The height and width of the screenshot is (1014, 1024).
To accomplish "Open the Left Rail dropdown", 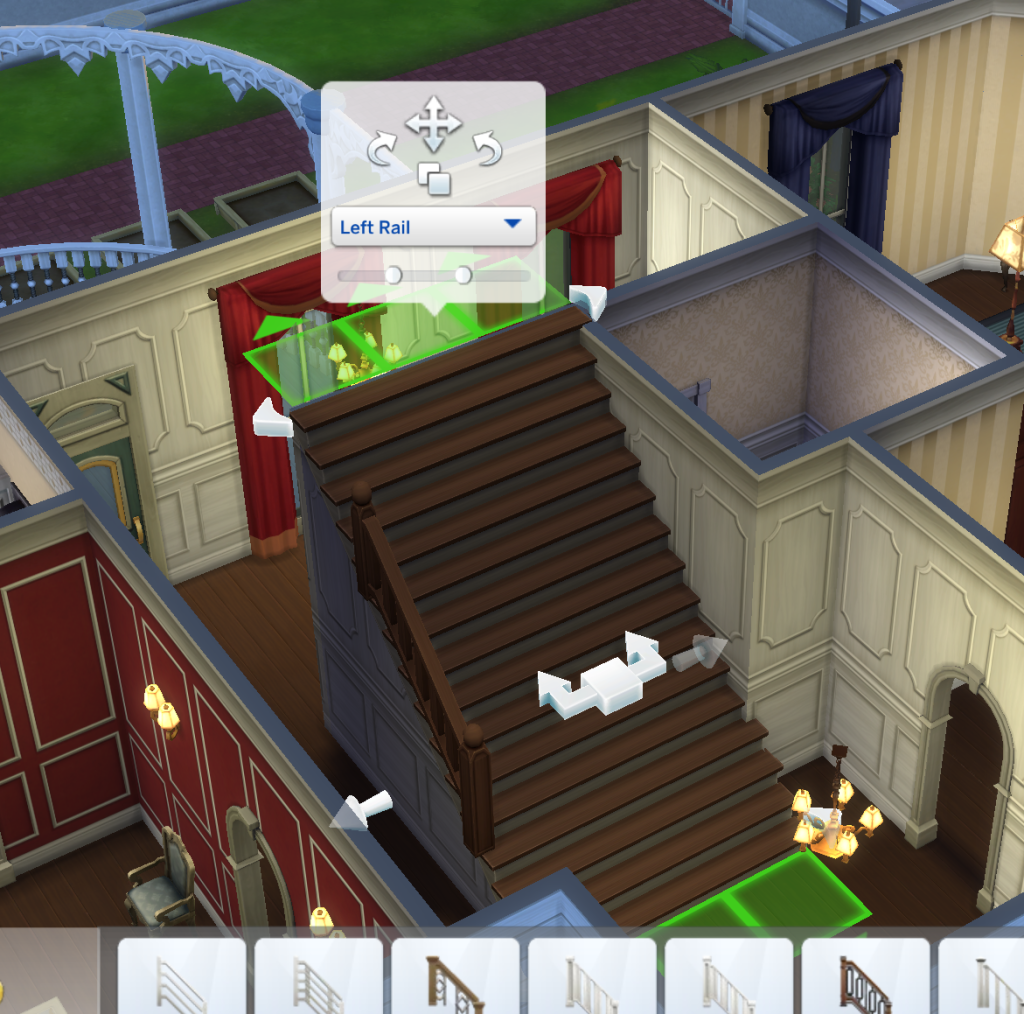I will coord(433,227).
